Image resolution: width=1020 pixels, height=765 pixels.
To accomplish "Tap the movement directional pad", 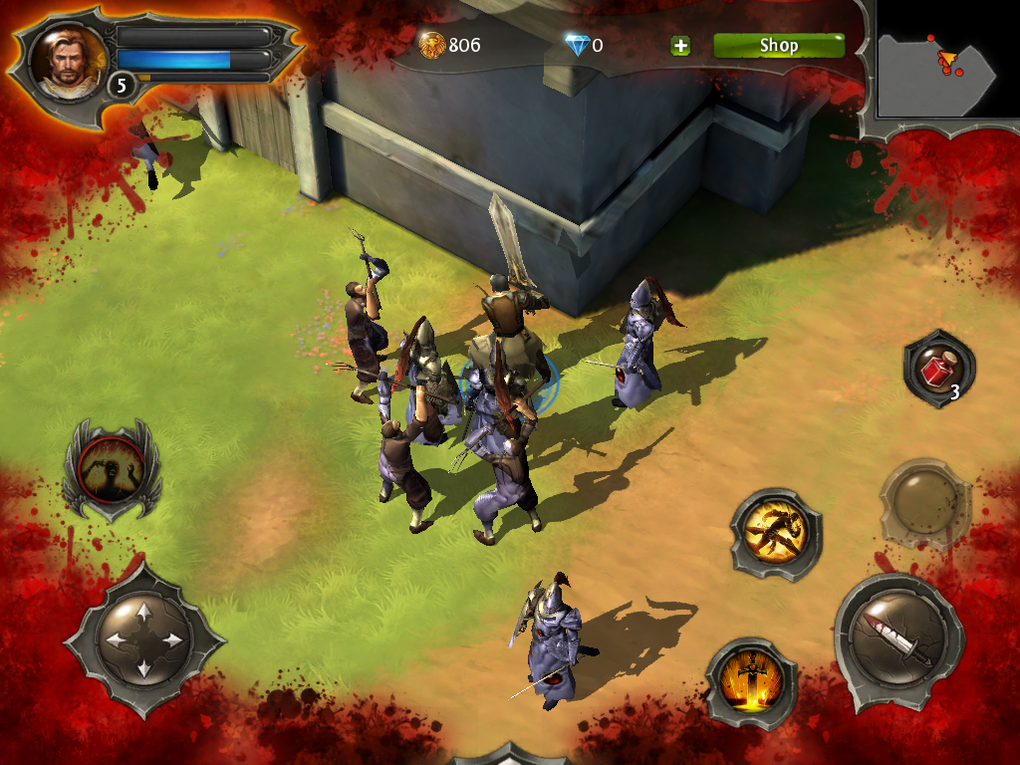I will 144,639.
